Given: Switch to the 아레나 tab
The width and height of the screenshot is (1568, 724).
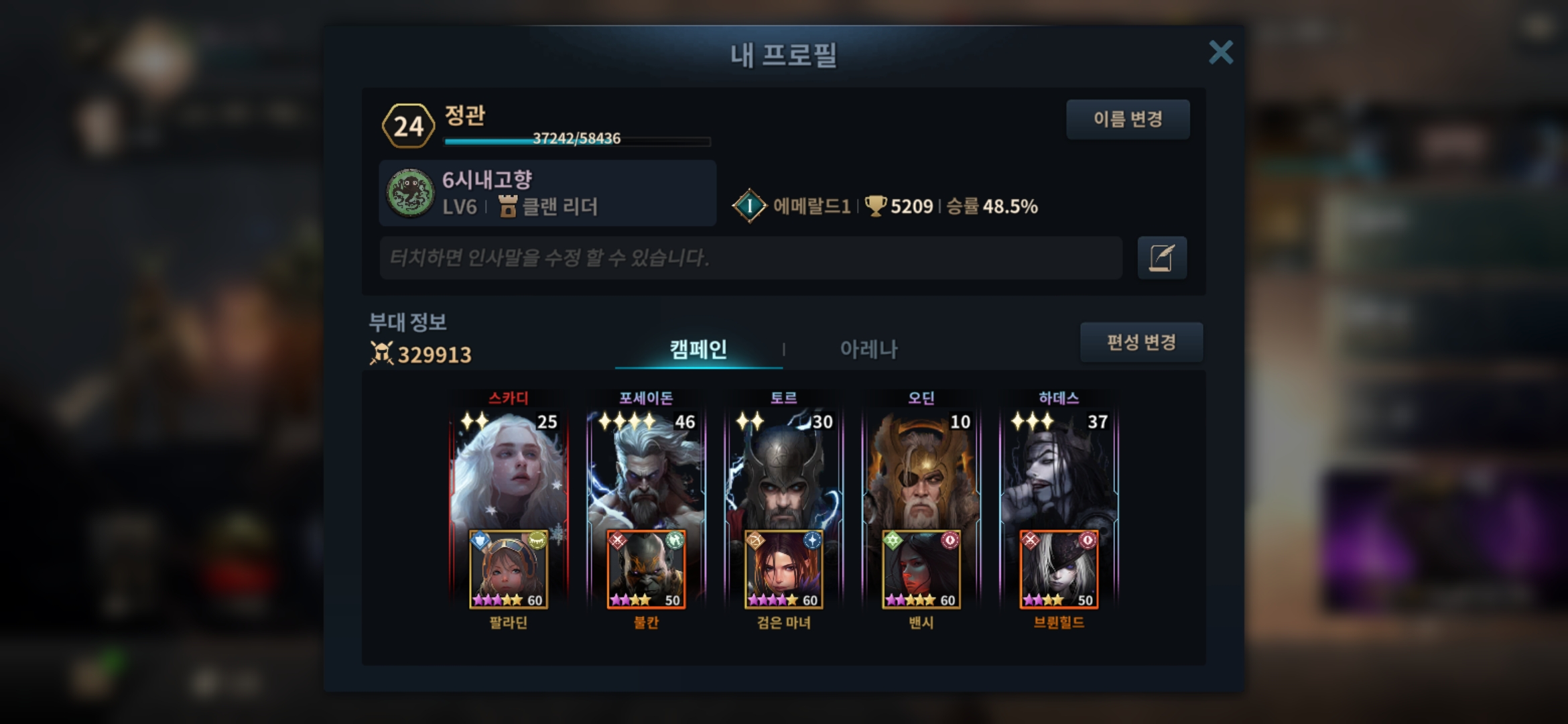Looking at the screenshot, I should [868, 349].
